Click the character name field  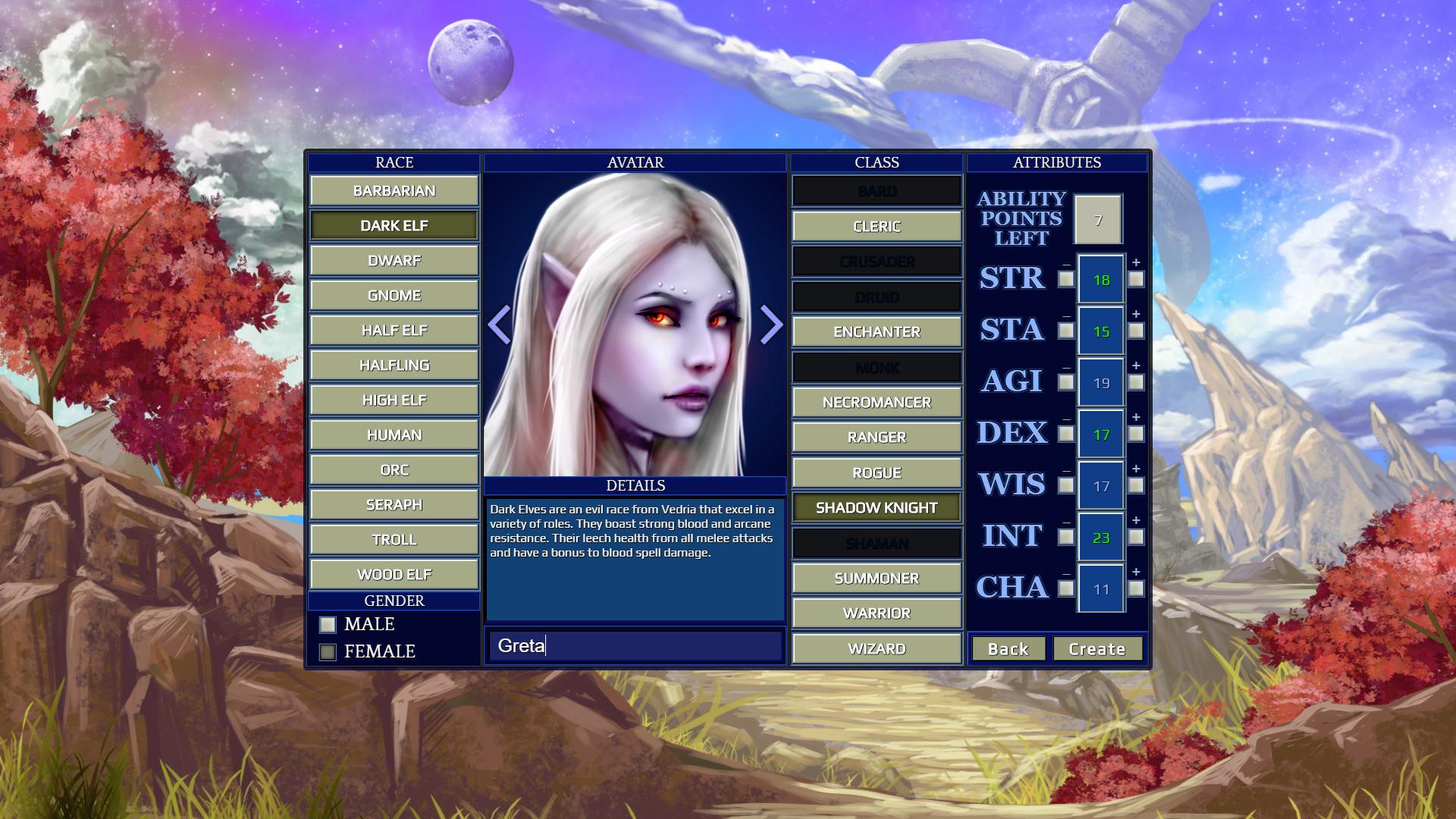pyautogui.click(x=635, y=646)
